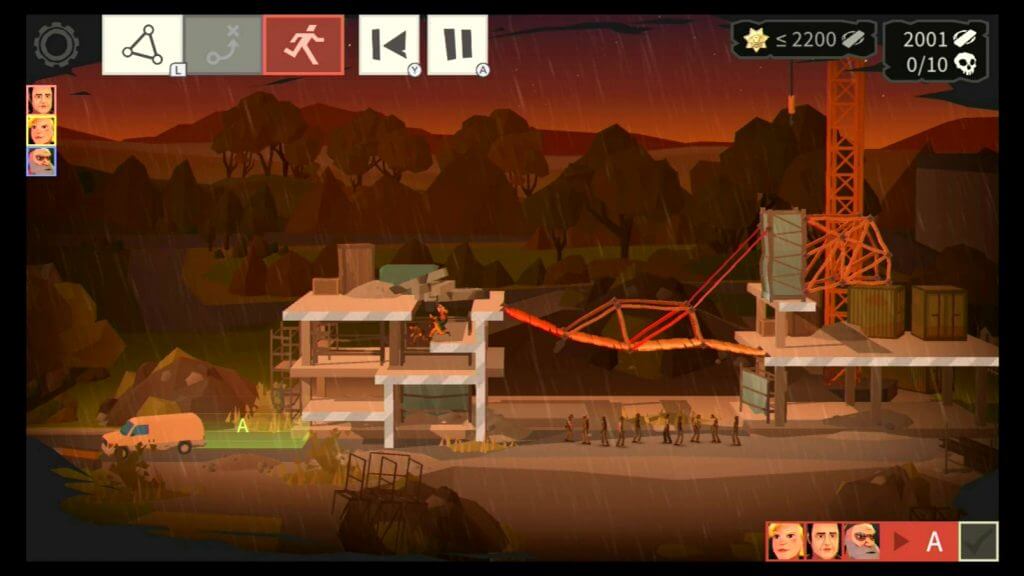Select the red running man simulation button

[303, 45]
